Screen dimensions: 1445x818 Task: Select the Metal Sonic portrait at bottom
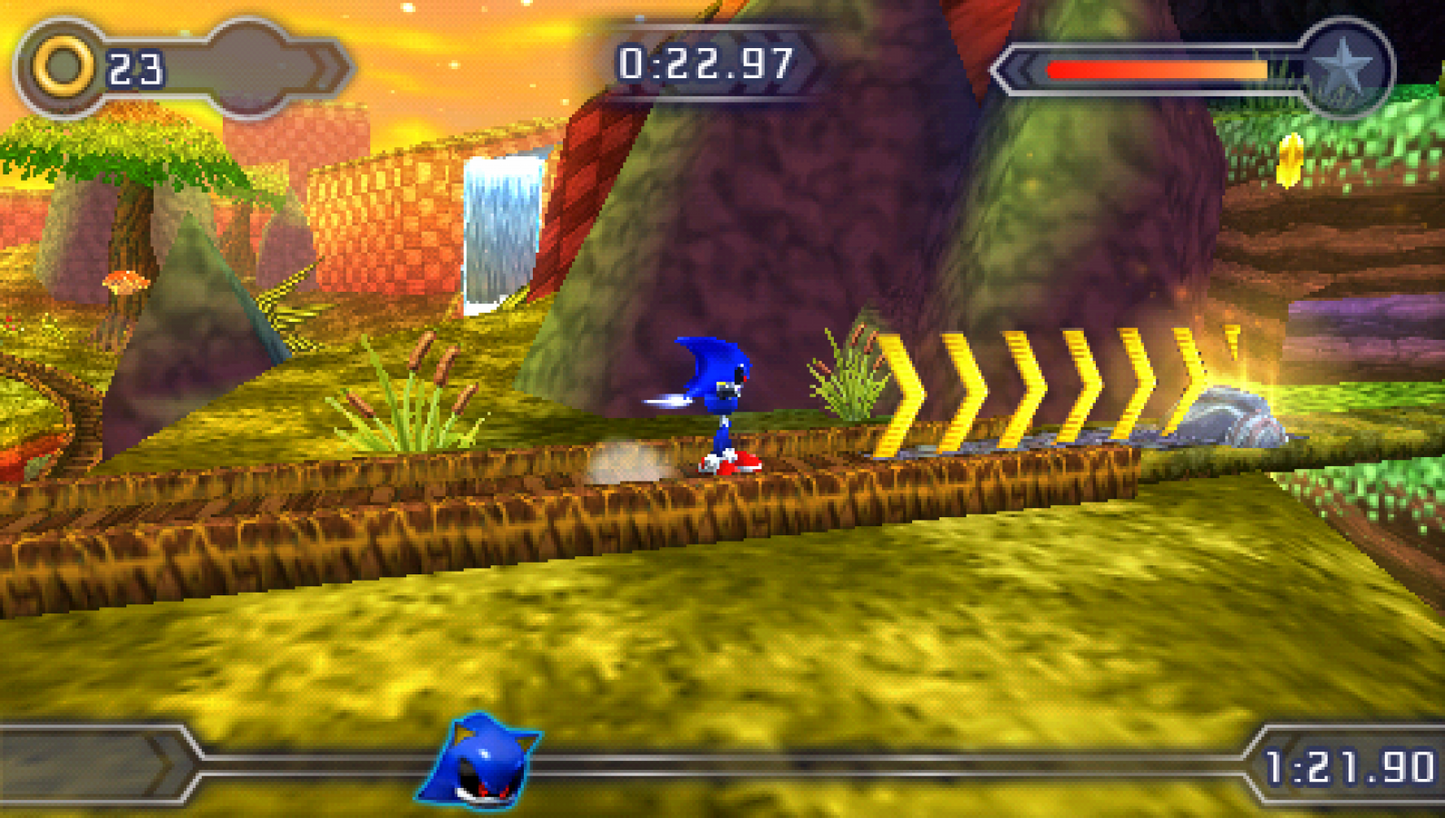click(483, 765)
